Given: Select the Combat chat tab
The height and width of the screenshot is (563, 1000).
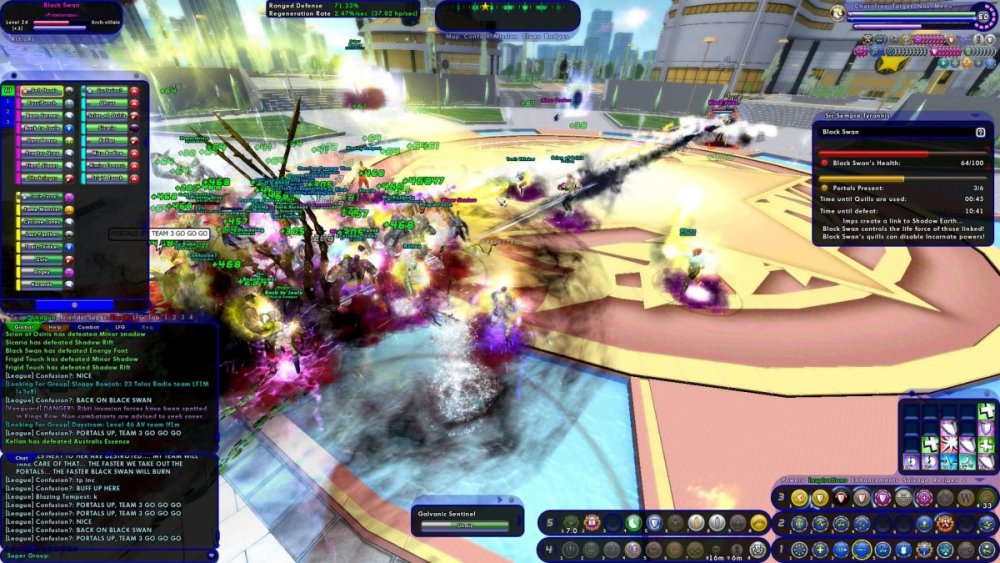Looking at the screenshot, I should pyautogui.click(x=88, y=327).
